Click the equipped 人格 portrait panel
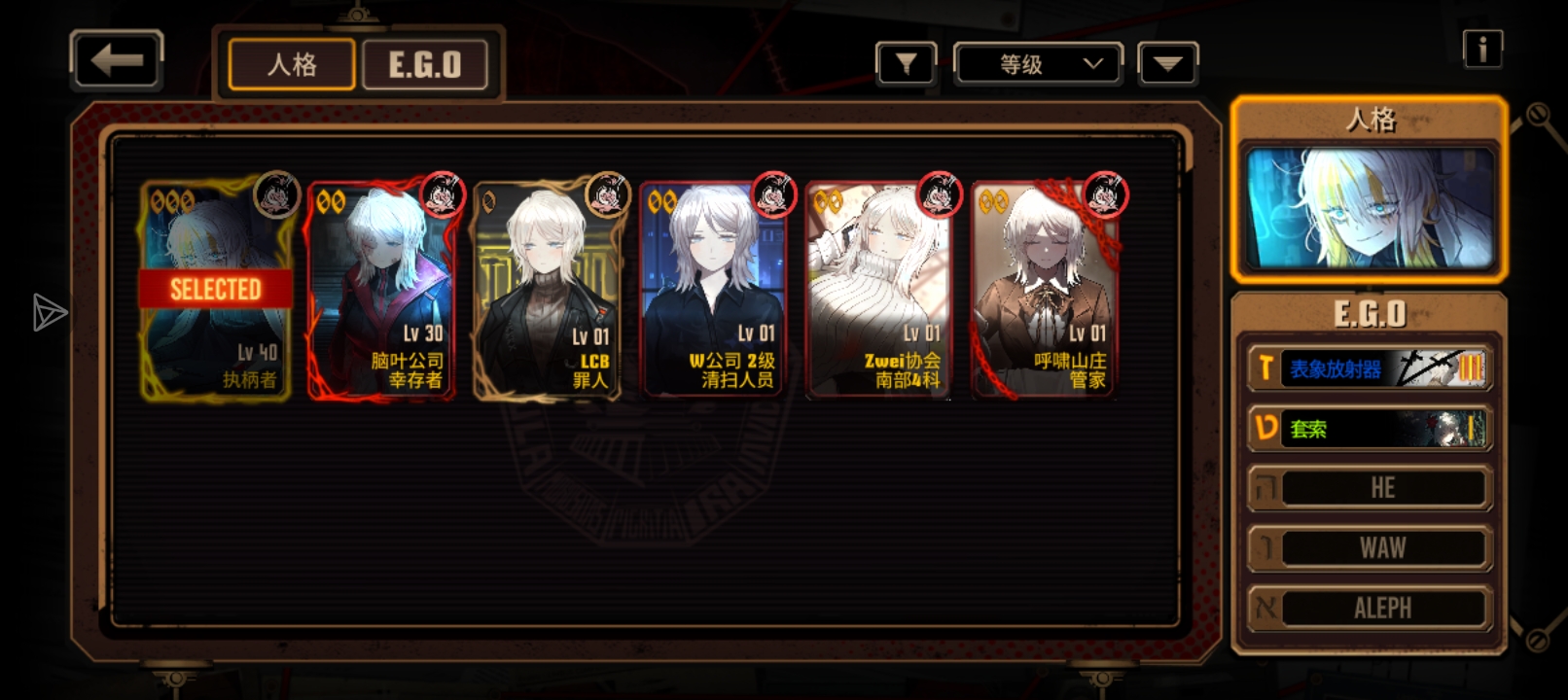The height and width of the screenshot is (700, 1568). pyautogui.click(x=1370, y=207)
